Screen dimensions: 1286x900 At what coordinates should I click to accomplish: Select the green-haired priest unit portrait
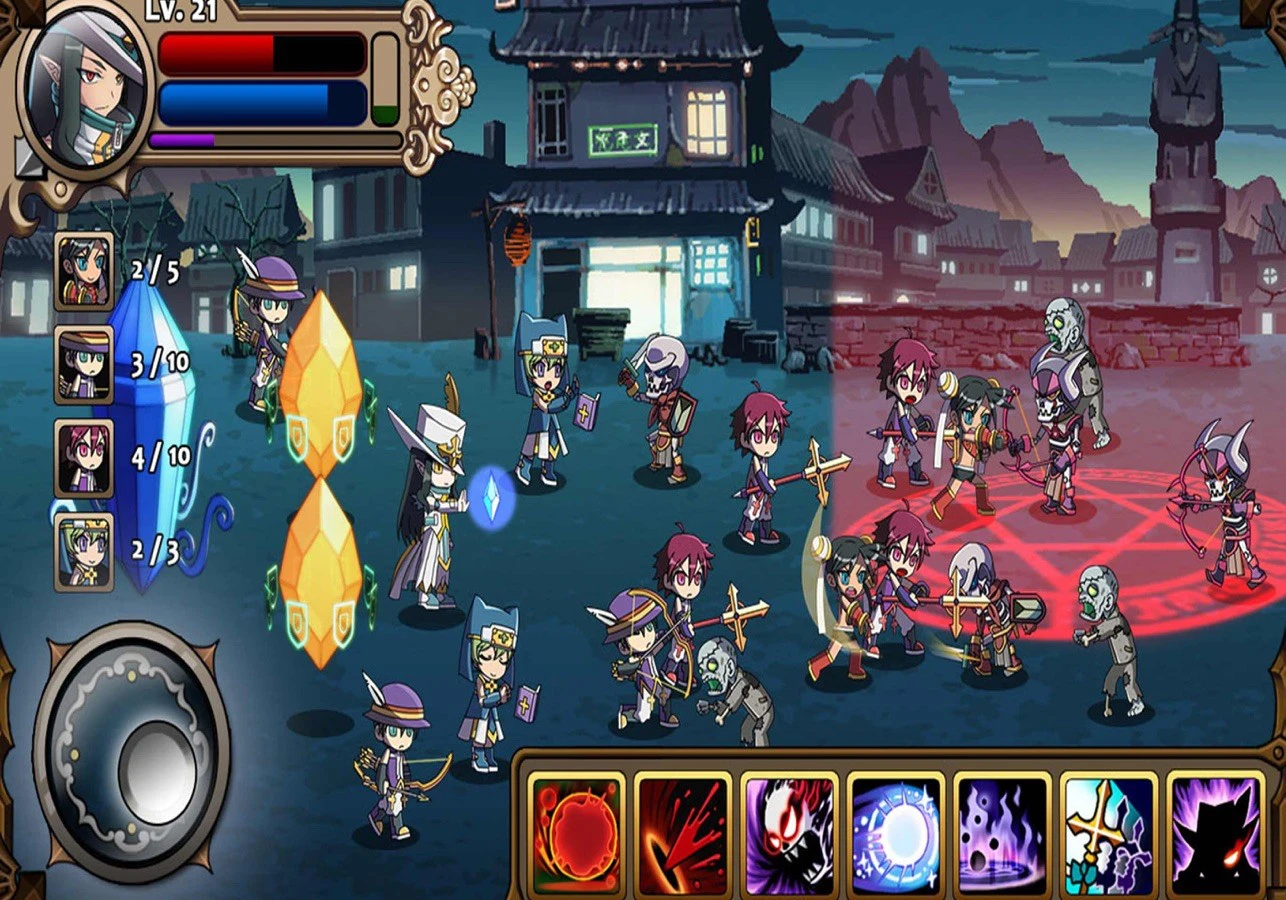83,551
